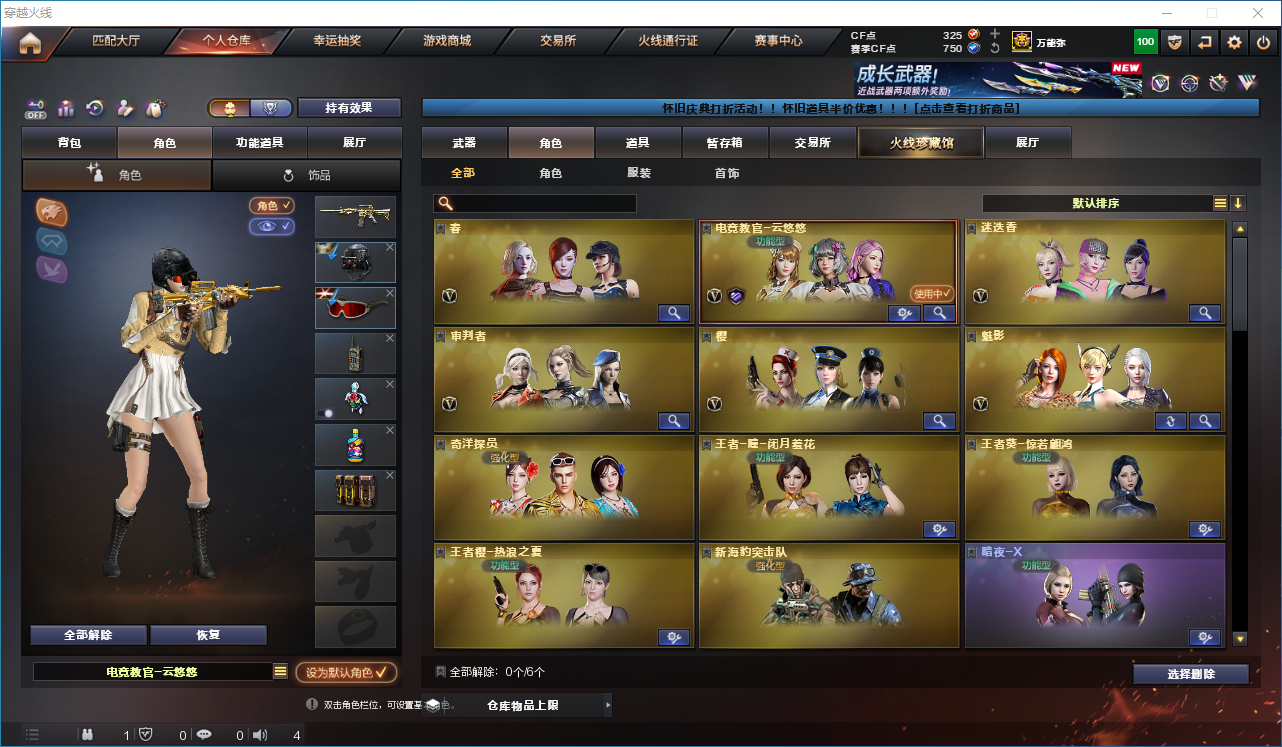The image size is (1282, 747).
Task: Open the 默认排序 sort dropdown
Action: click(1110, 202)
